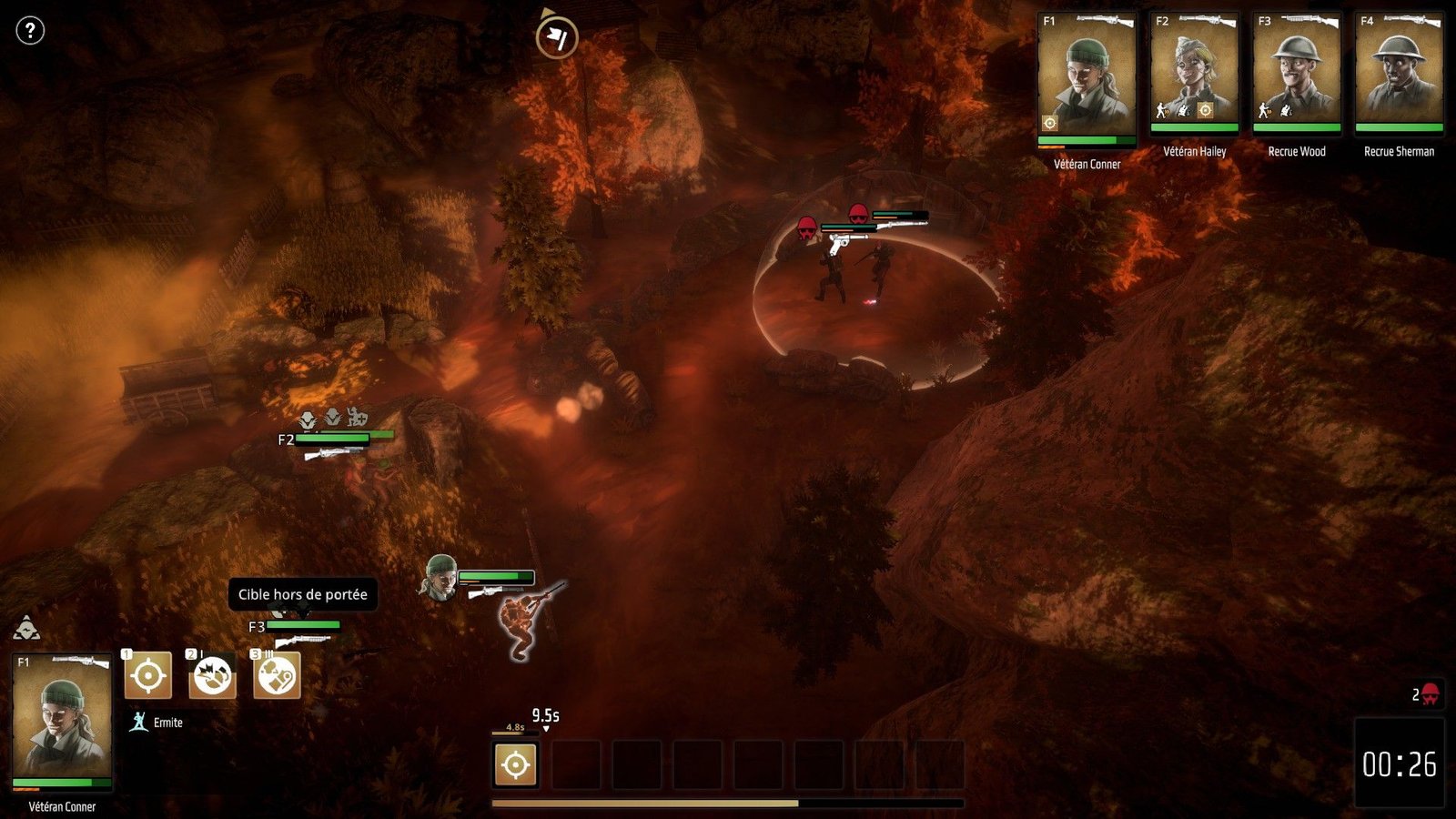The image size is (1456, 819).
Task: Select Vétéran Hailey's portrait card
Action: click(1194, 74)
